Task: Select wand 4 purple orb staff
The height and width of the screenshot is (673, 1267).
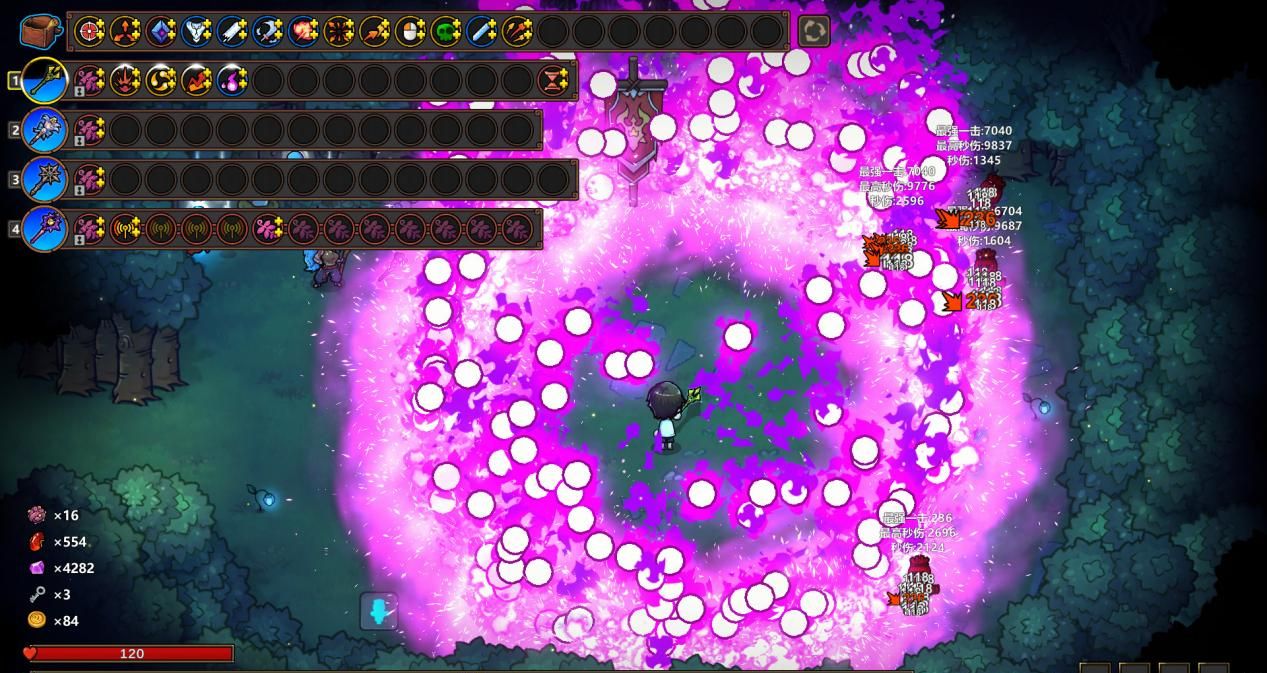Action: coord(44,229)
